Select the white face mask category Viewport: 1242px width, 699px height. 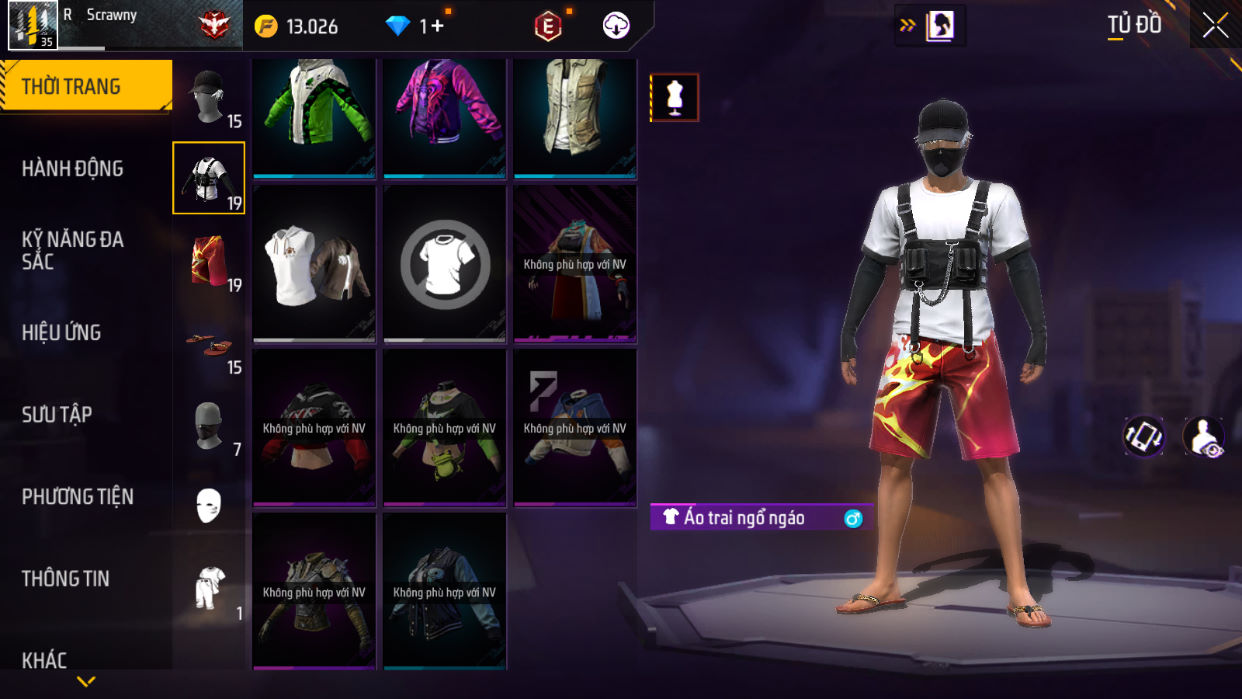coord(209,506)
